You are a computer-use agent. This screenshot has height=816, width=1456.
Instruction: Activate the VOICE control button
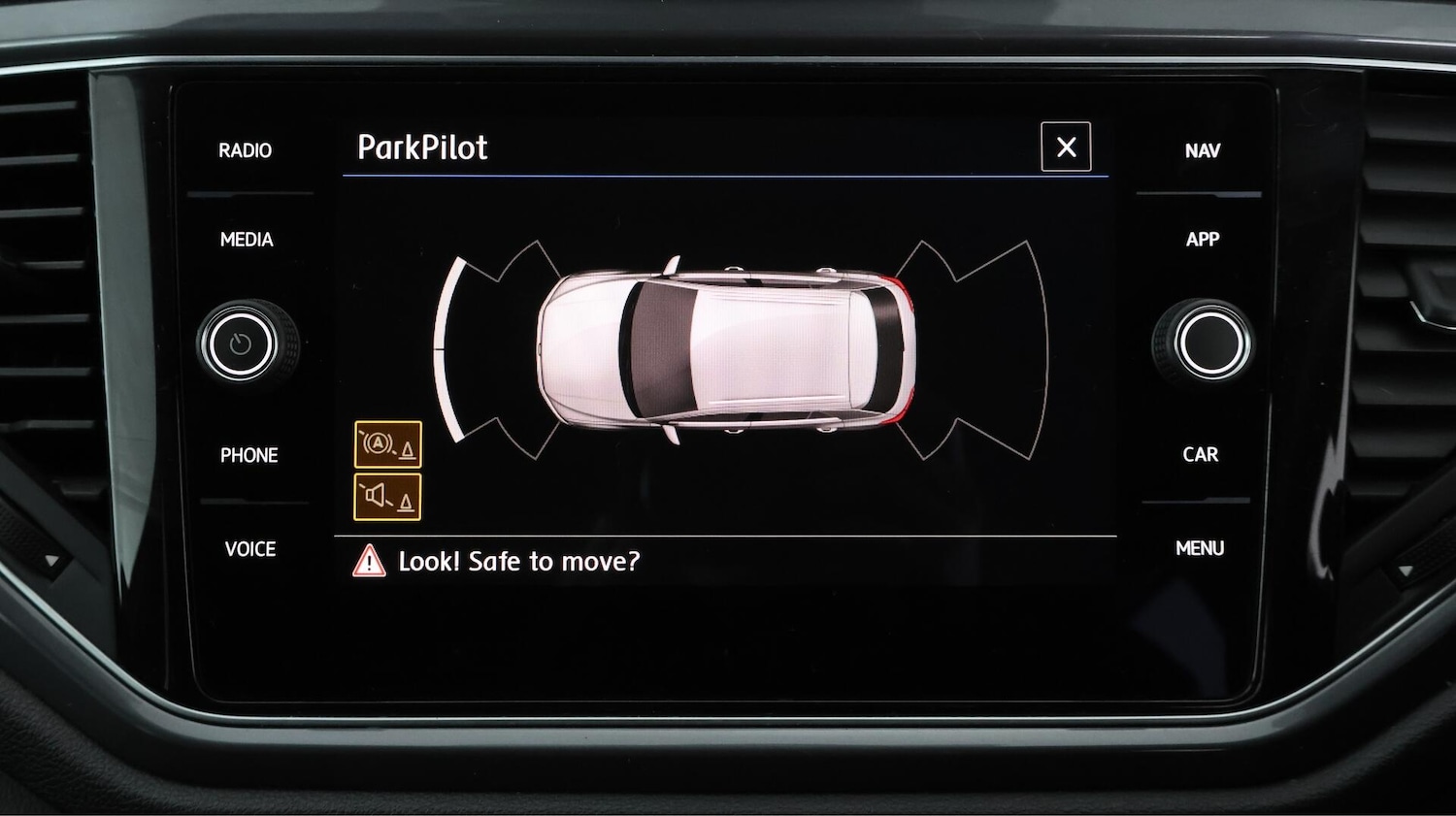(249, 549)
